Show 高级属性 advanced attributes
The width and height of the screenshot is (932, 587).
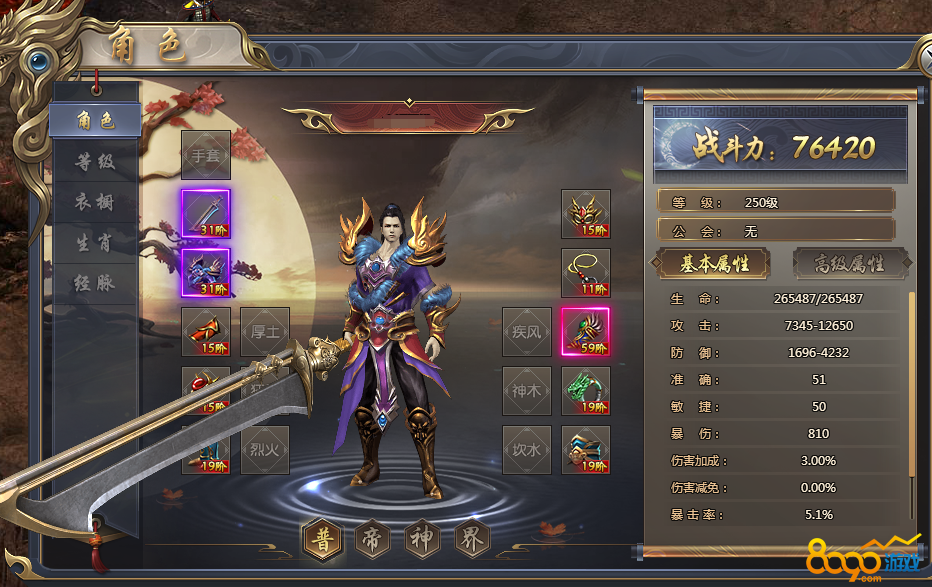pos(850,264)
